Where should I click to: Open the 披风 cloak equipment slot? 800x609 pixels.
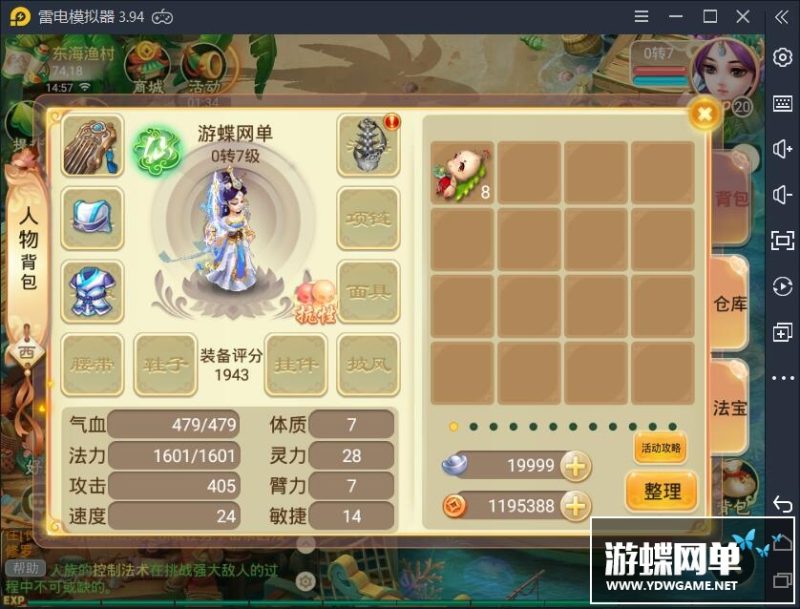[368, 364]
